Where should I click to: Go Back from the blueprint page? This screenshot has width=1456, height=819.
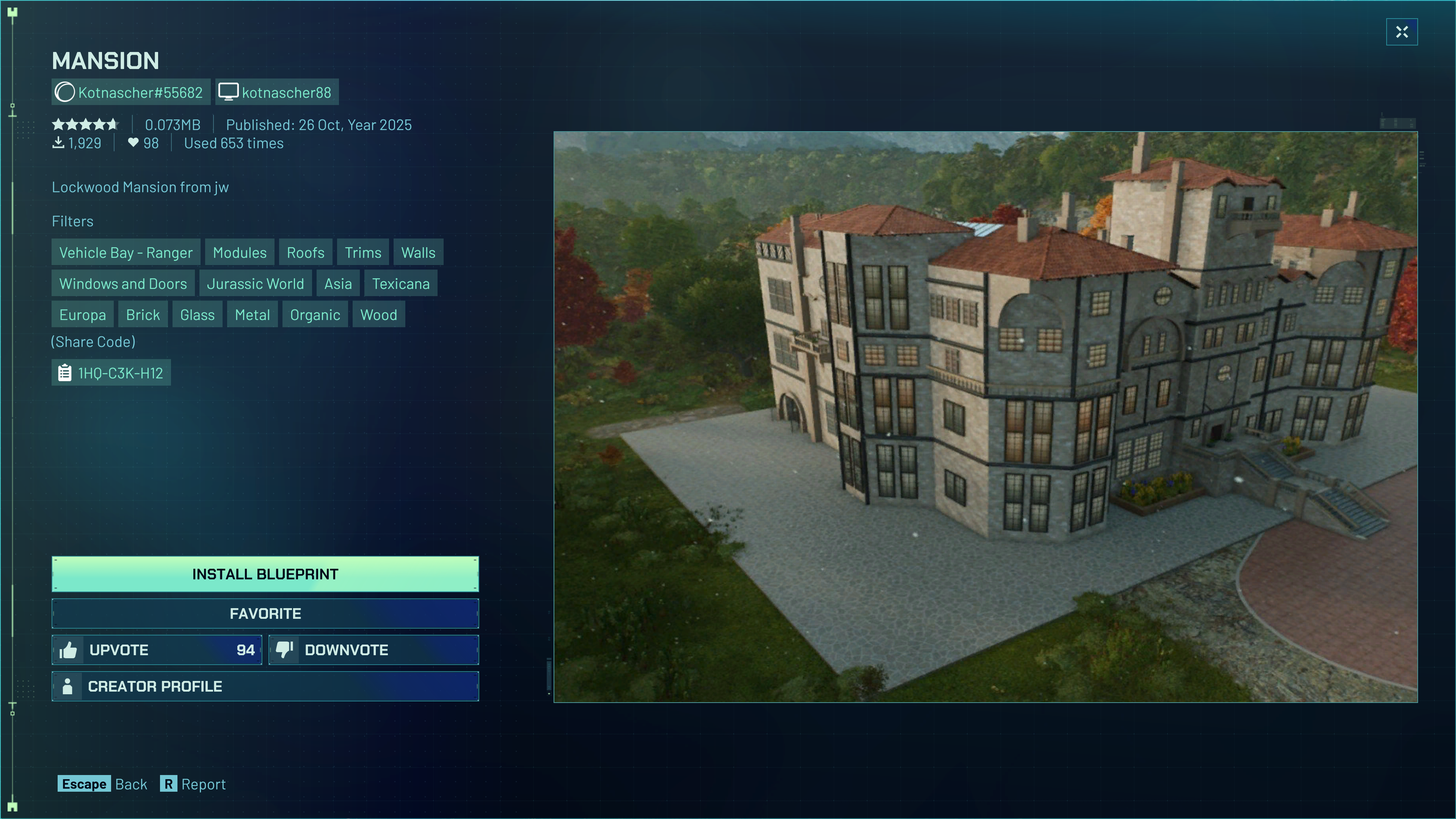pos(102,784)
